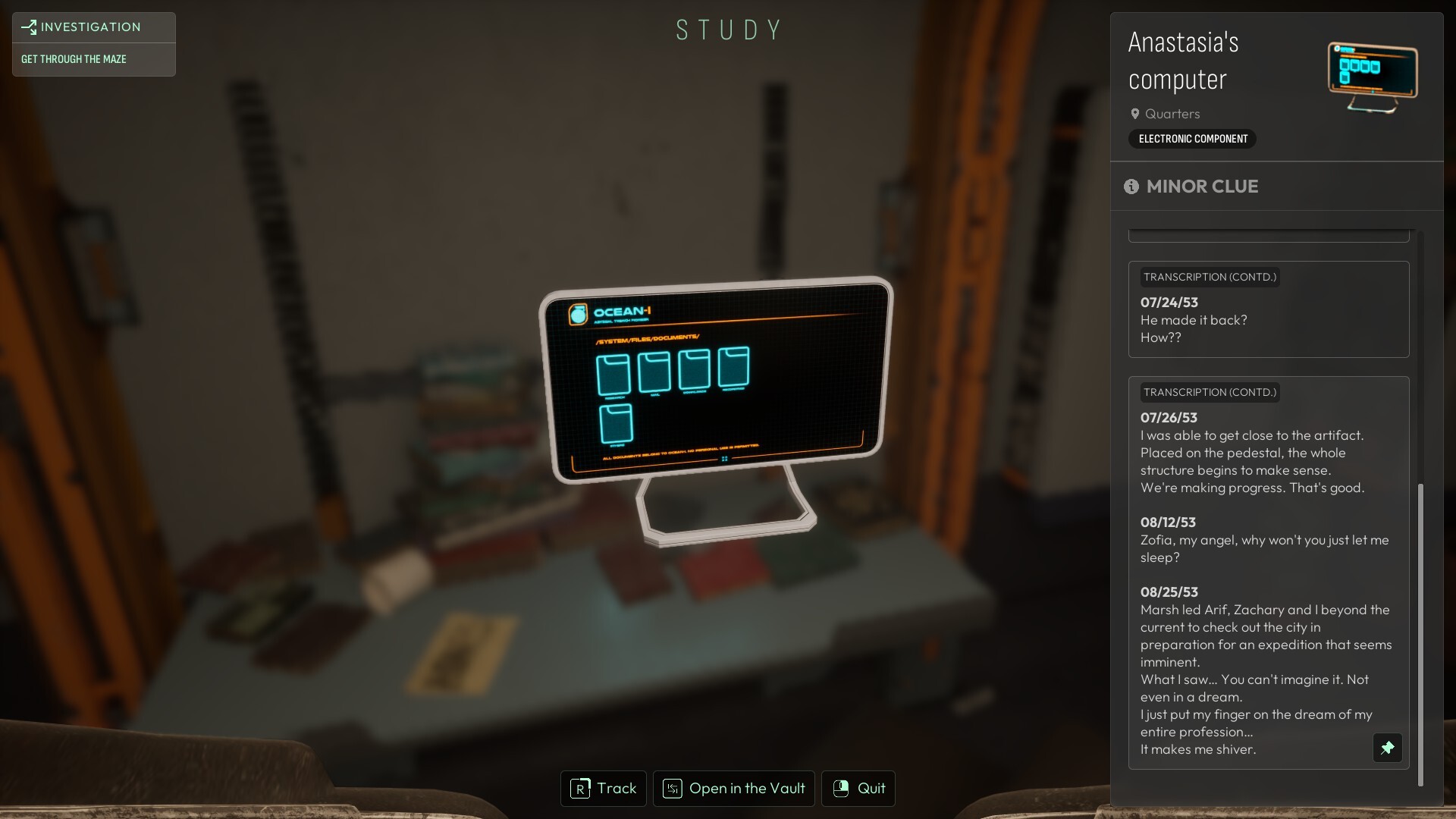The image size is (1456, 819).
Task: Pin the transcription entry
Action: pyautogui.click(x=1387, y=748)
